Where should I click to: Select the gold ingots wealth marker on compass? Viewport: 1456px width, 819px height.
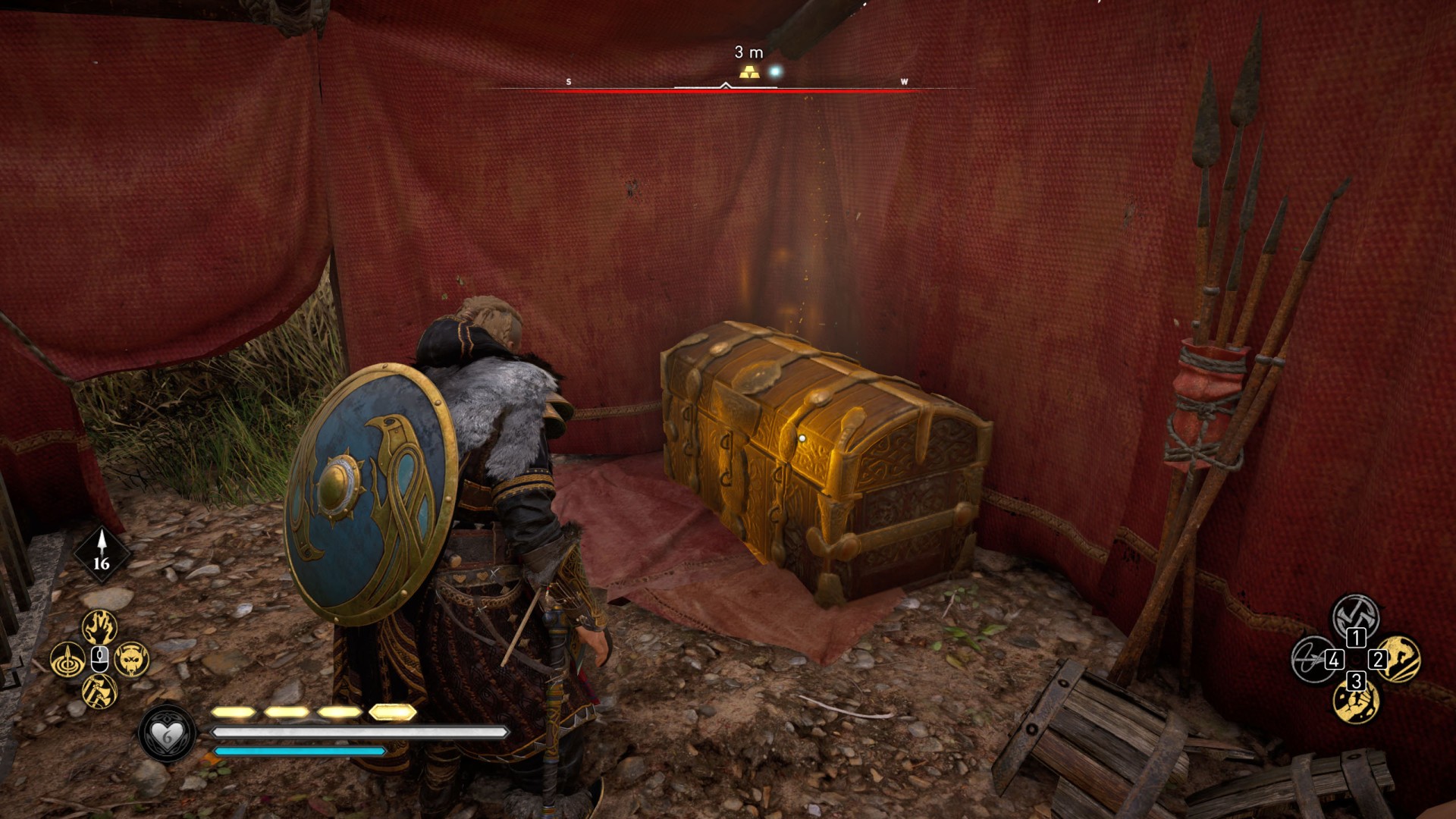click(749, 73)
